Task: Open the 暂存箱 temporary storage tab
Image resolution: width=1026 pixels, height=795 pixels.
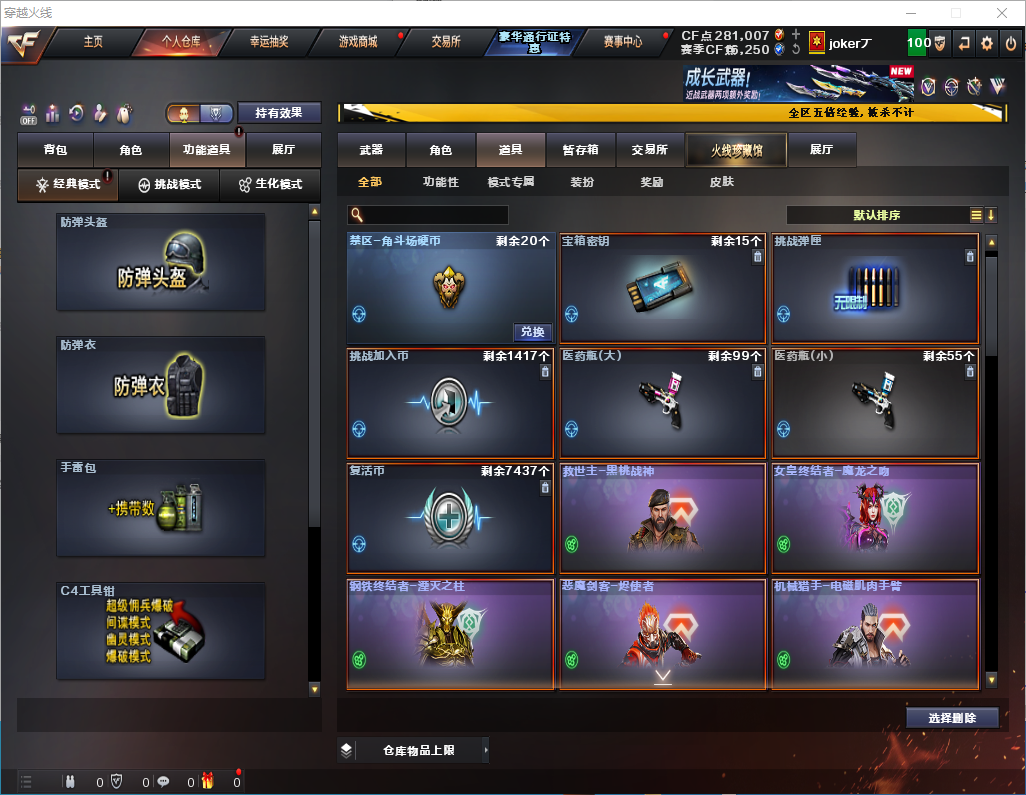Action: (580, 150)
